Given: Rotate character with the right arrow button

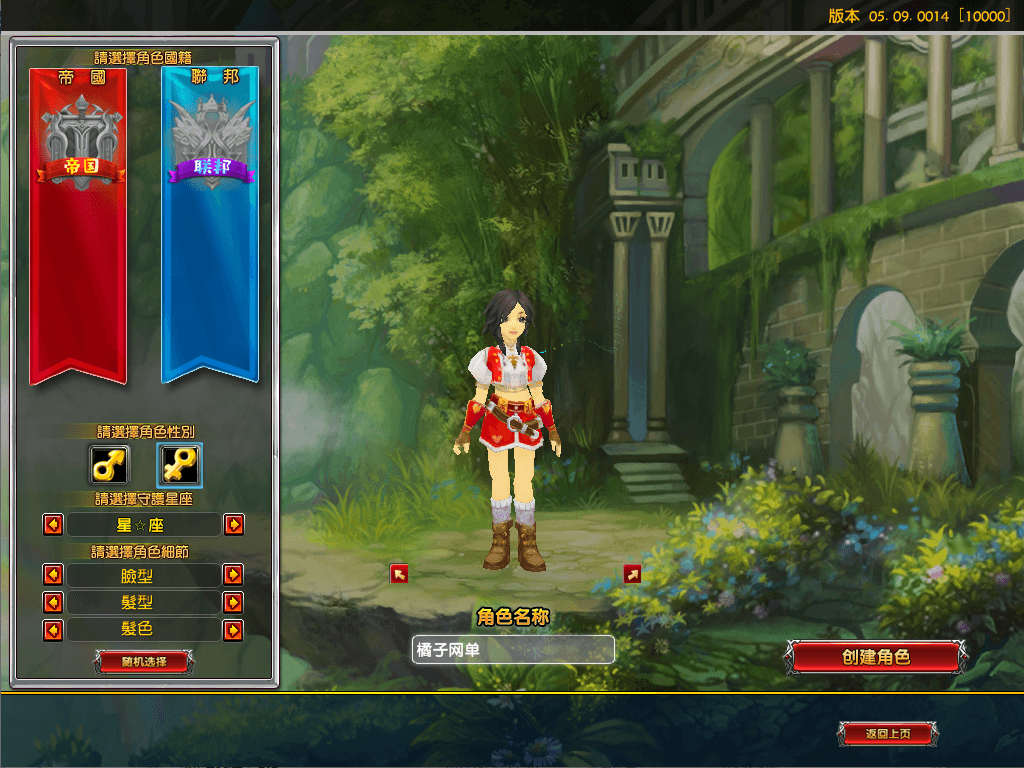Looking at the screenshot, I should click(x=632, y=573).
